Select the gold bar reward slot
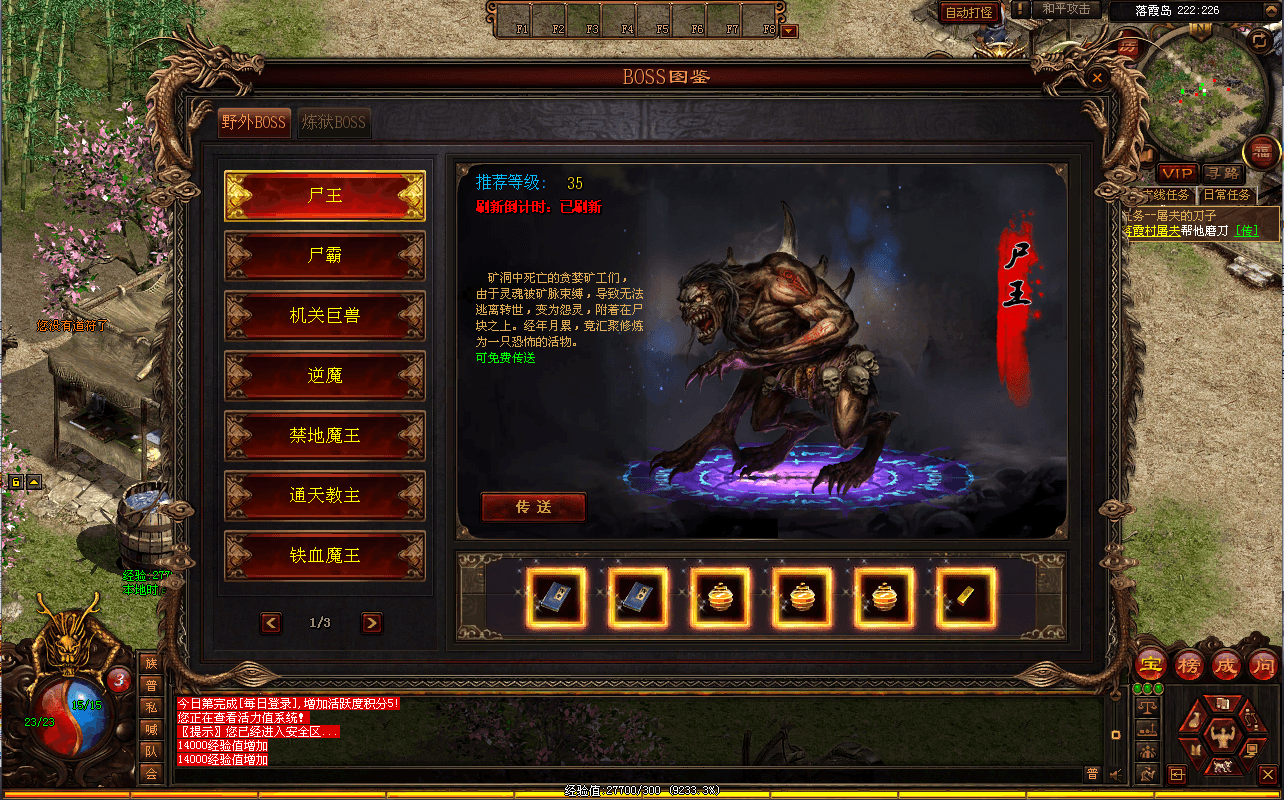Image resolution: width=1284 pixels, height=800 pixels. [x=966, y=598]
